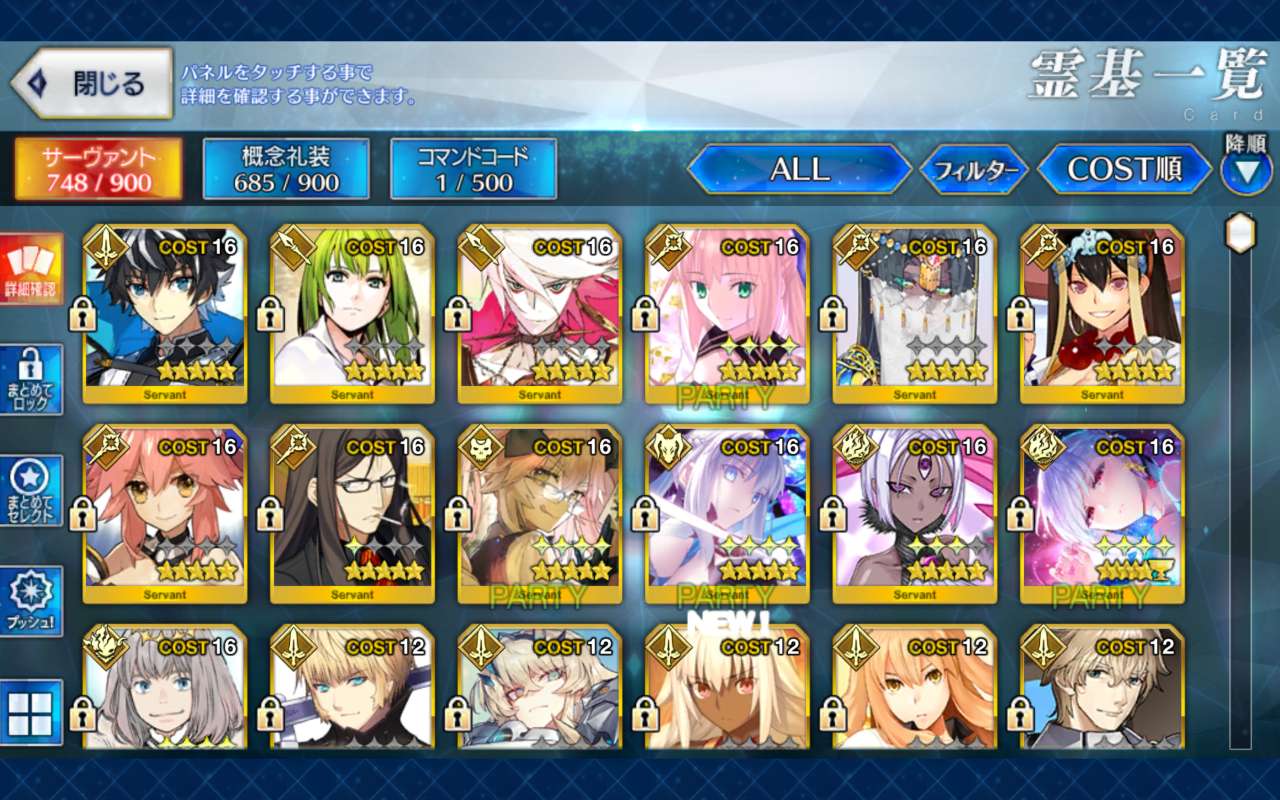This screenshot has height=800, width=1280.
Task: Open the 概念礼装 tab
Action: (x=286, y=169)
